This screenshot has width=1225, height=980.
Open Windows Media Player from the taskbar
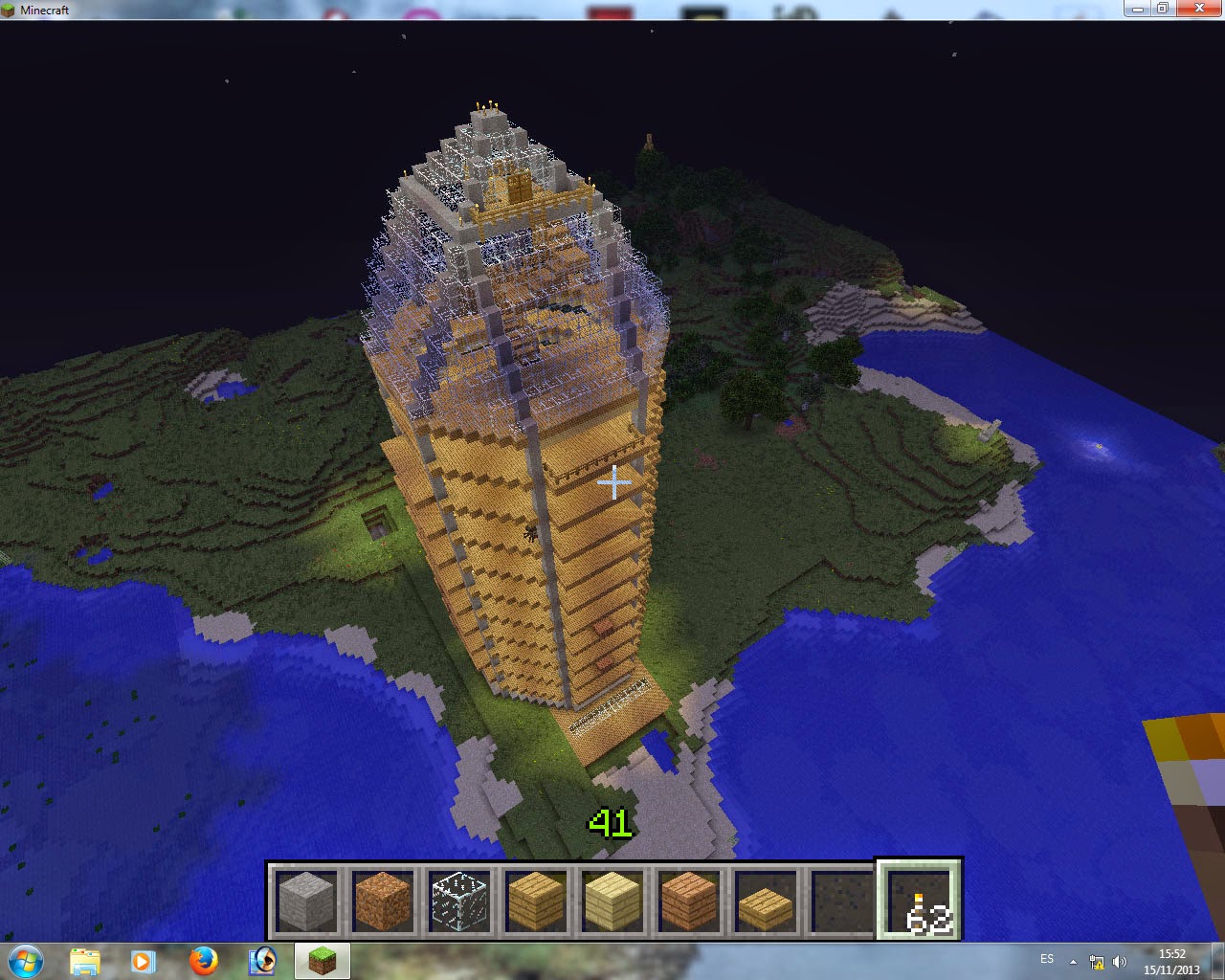pos(145,962)
